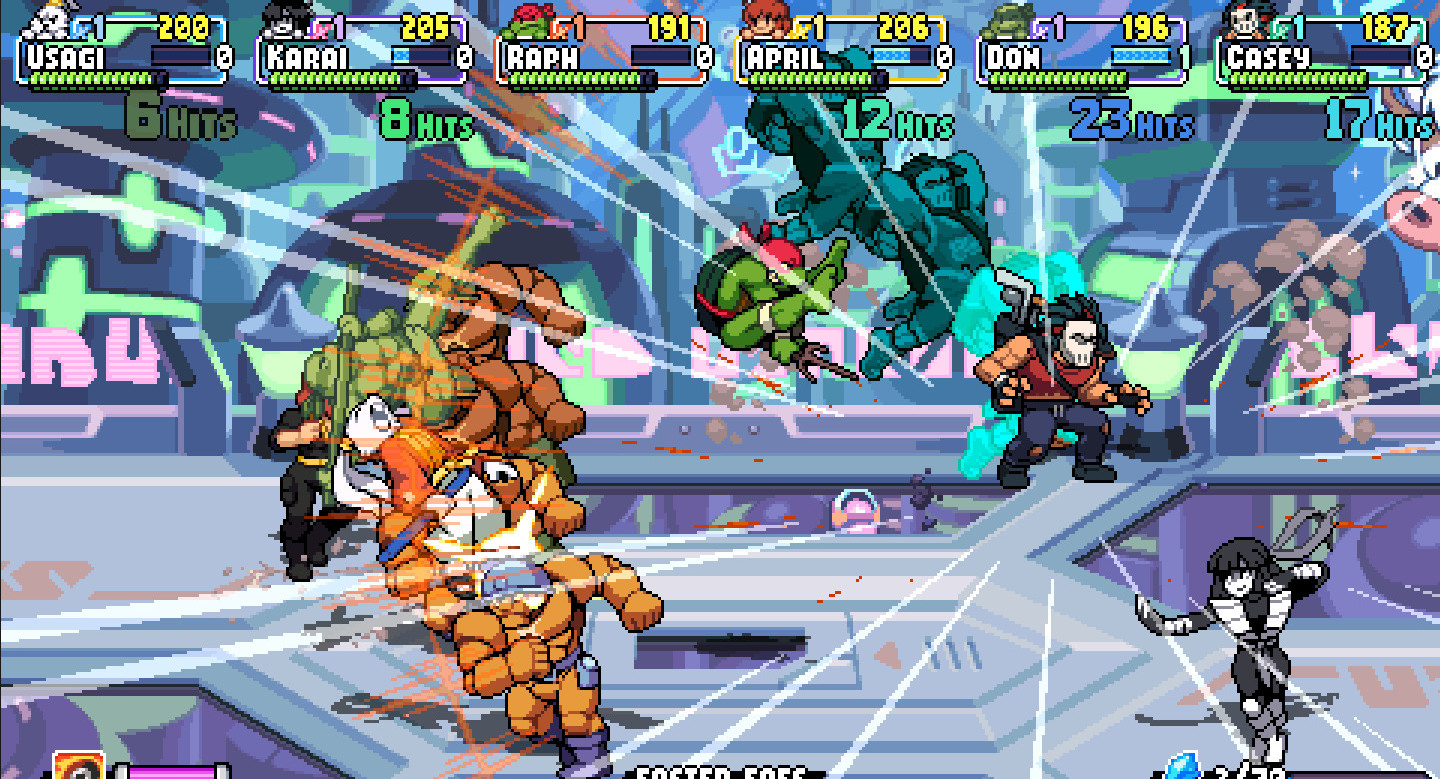Viewport: 1440px width, 779px height.
Task: Click Karai's character portrait
Action: coord(287,20)
